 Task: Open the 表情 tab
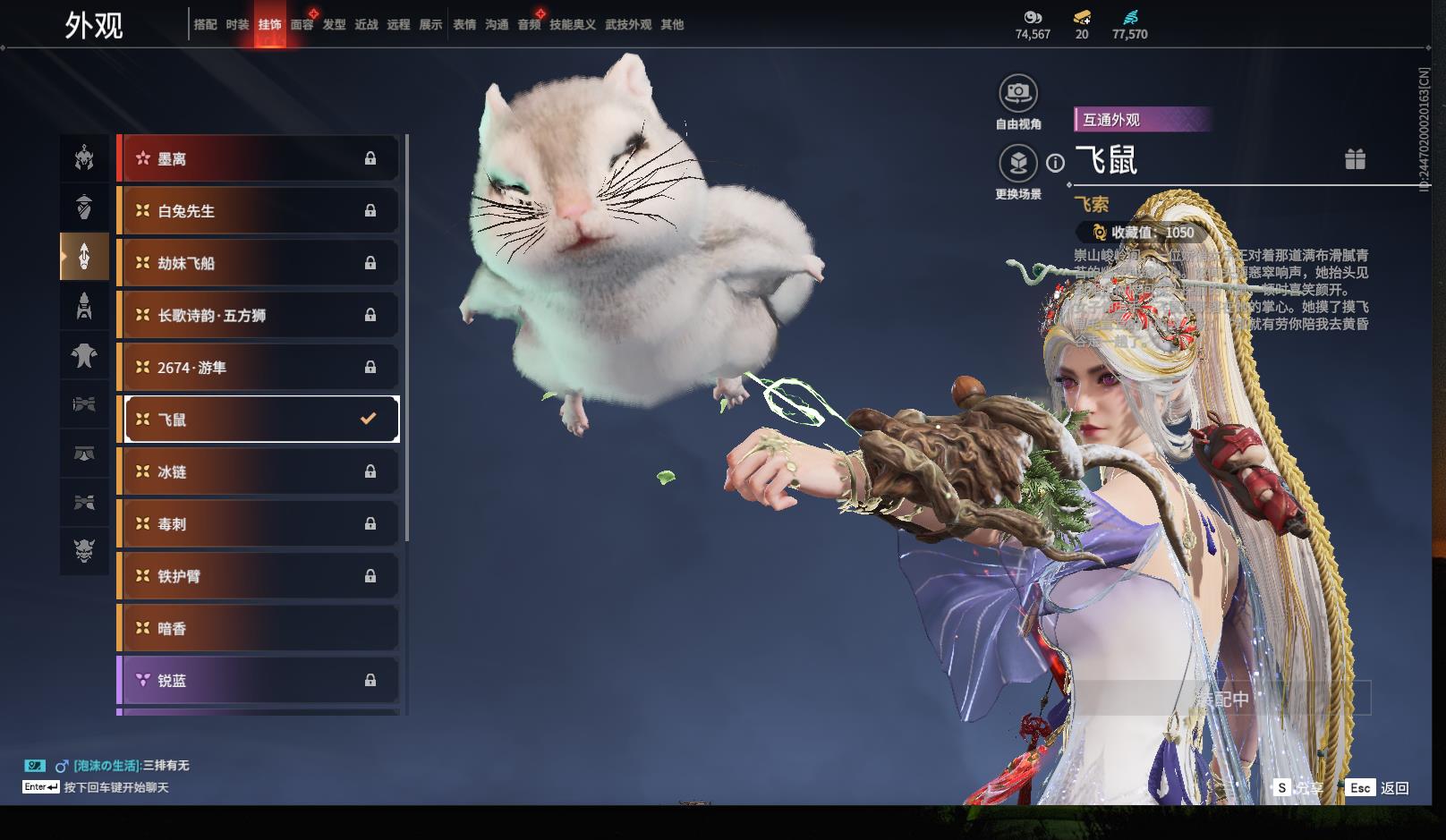pos(464,25)
